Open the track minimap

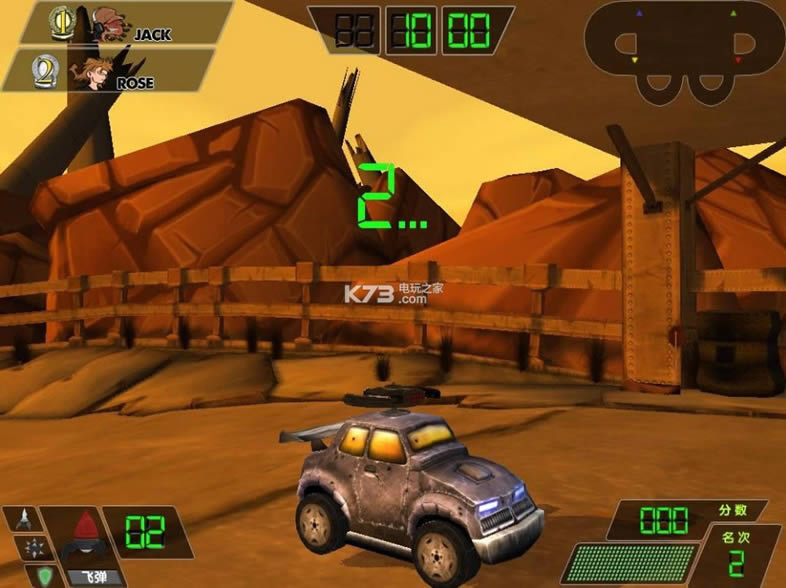point(685,52)
